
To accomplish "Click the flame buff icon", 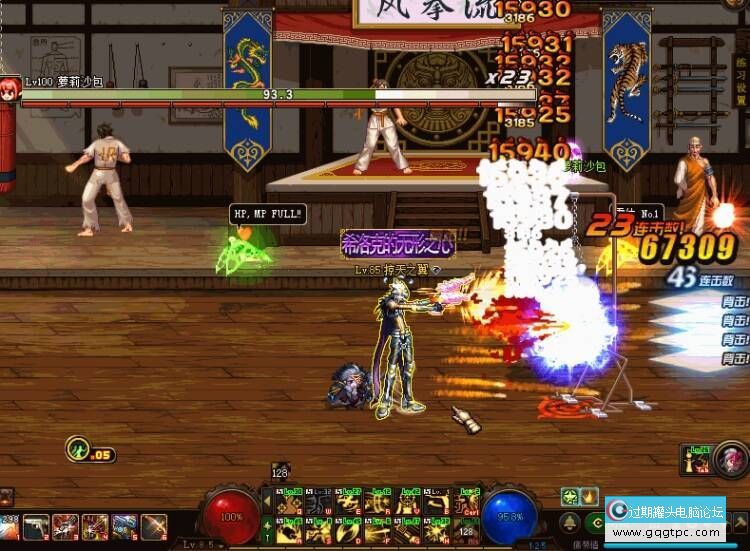I will 589,496.
